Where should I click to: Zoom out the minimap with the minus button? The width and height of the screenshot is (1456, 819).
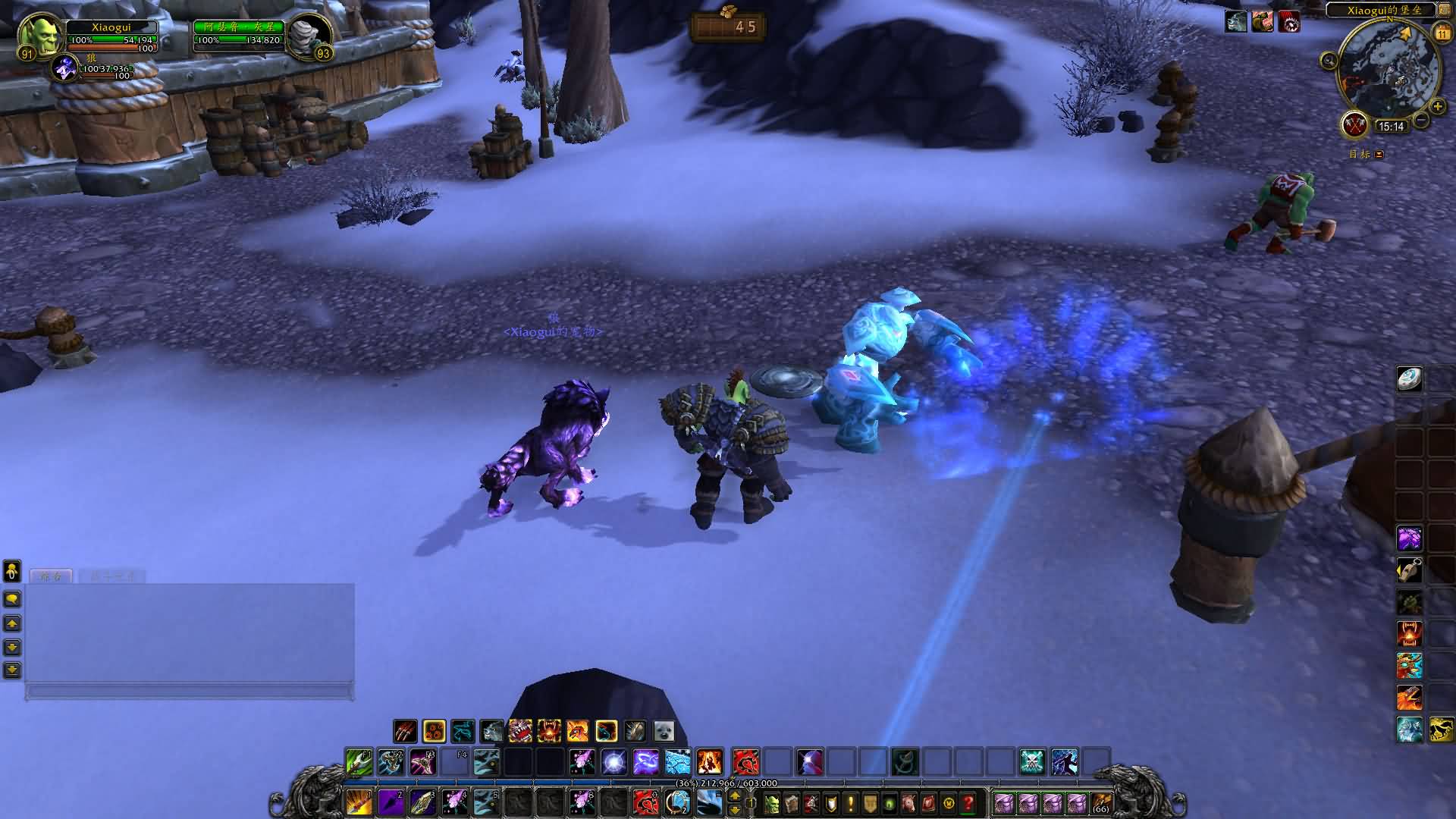tap(1421, 120)
